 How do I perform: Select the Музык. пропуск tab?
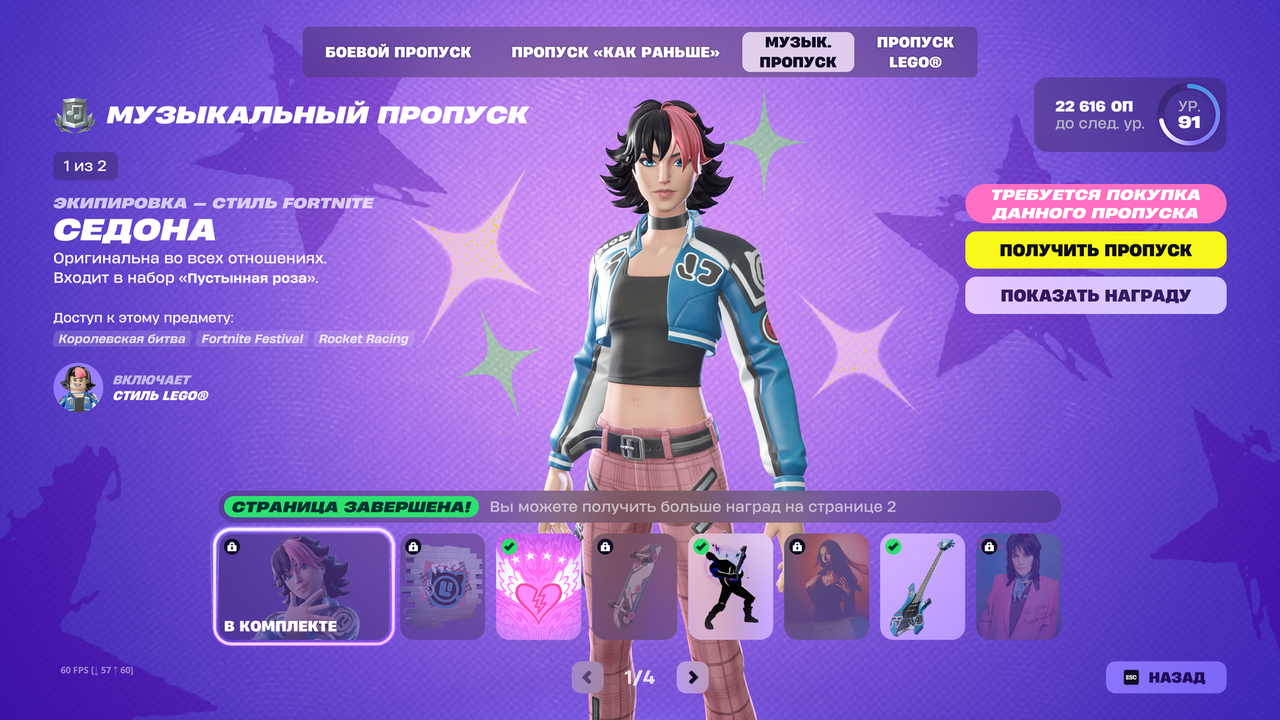pyautogui.click(x=798, y=52)
